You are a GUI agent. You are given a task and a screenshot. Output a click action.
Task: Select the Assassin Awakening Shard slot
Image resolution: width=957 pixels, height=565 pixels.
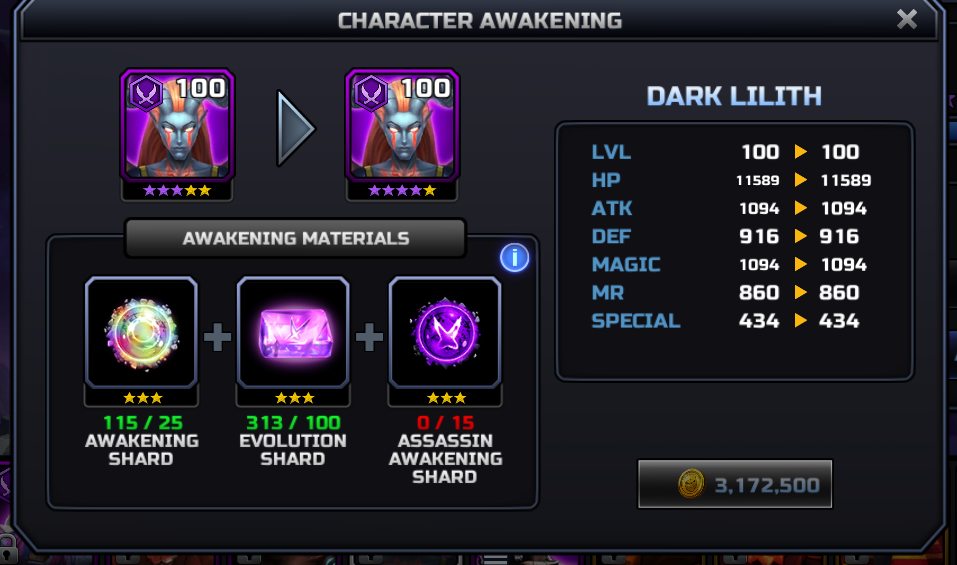pos(445,333)
